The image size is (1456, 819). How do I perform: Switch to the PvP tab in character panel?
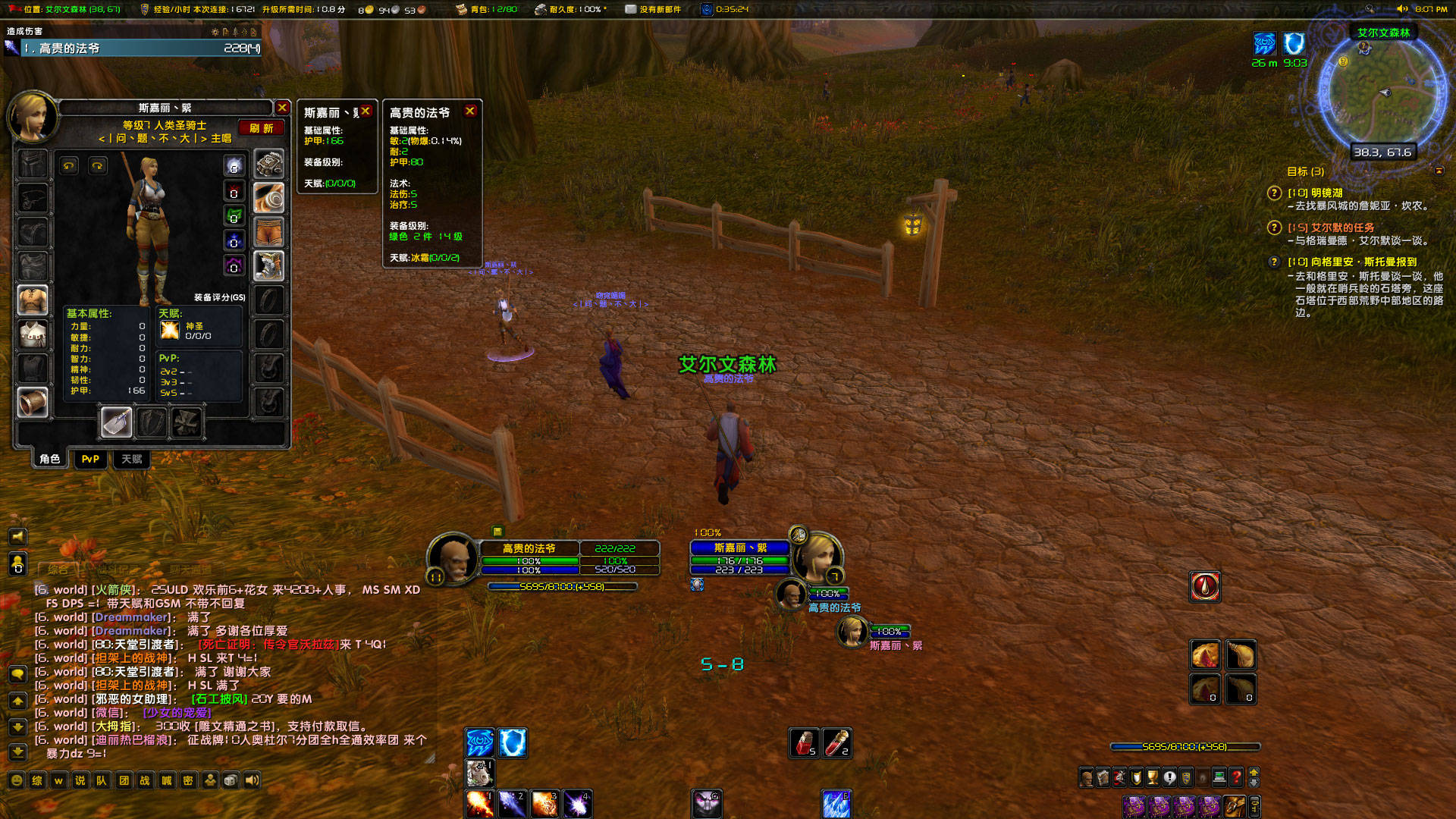pos(90,460)
